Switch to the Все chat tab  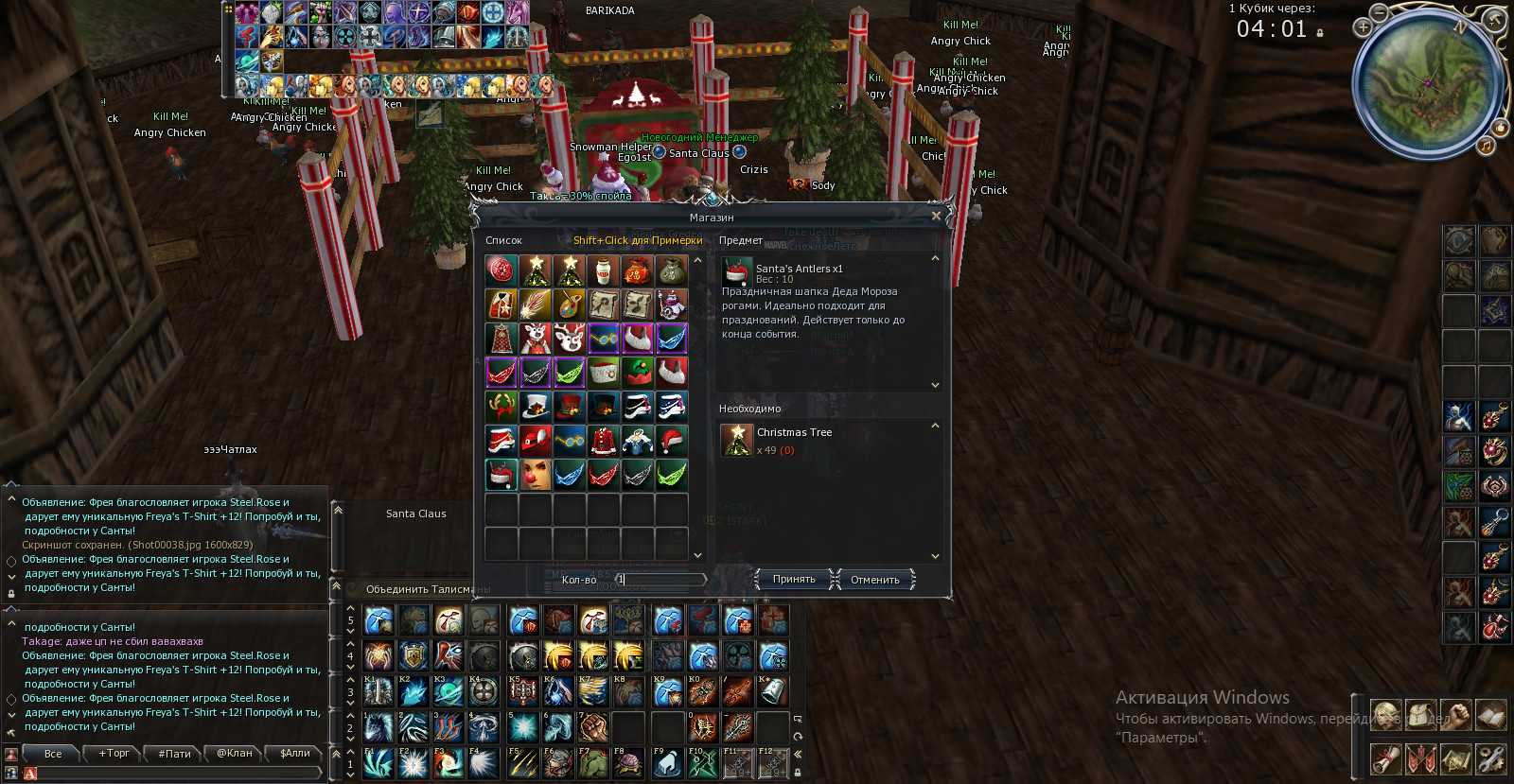[53, 754]
